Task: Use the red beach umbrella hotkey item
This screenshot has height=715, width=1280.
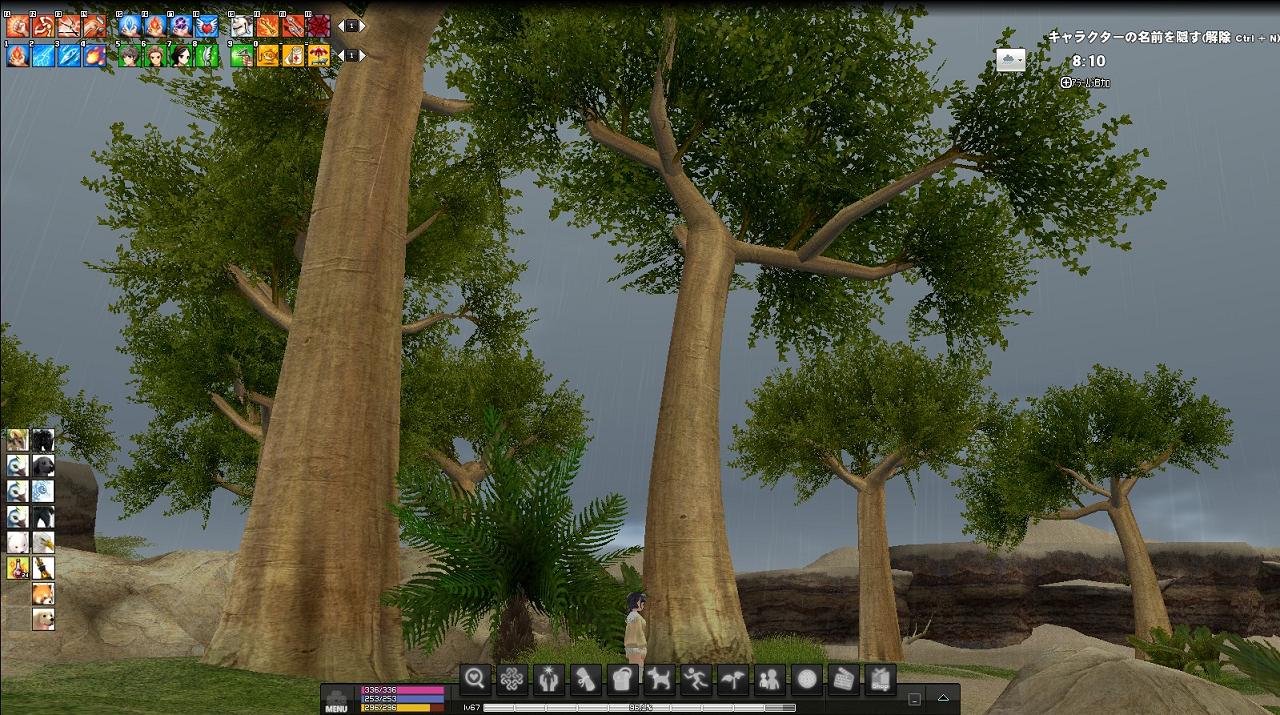Action: [x=319, y=56]
